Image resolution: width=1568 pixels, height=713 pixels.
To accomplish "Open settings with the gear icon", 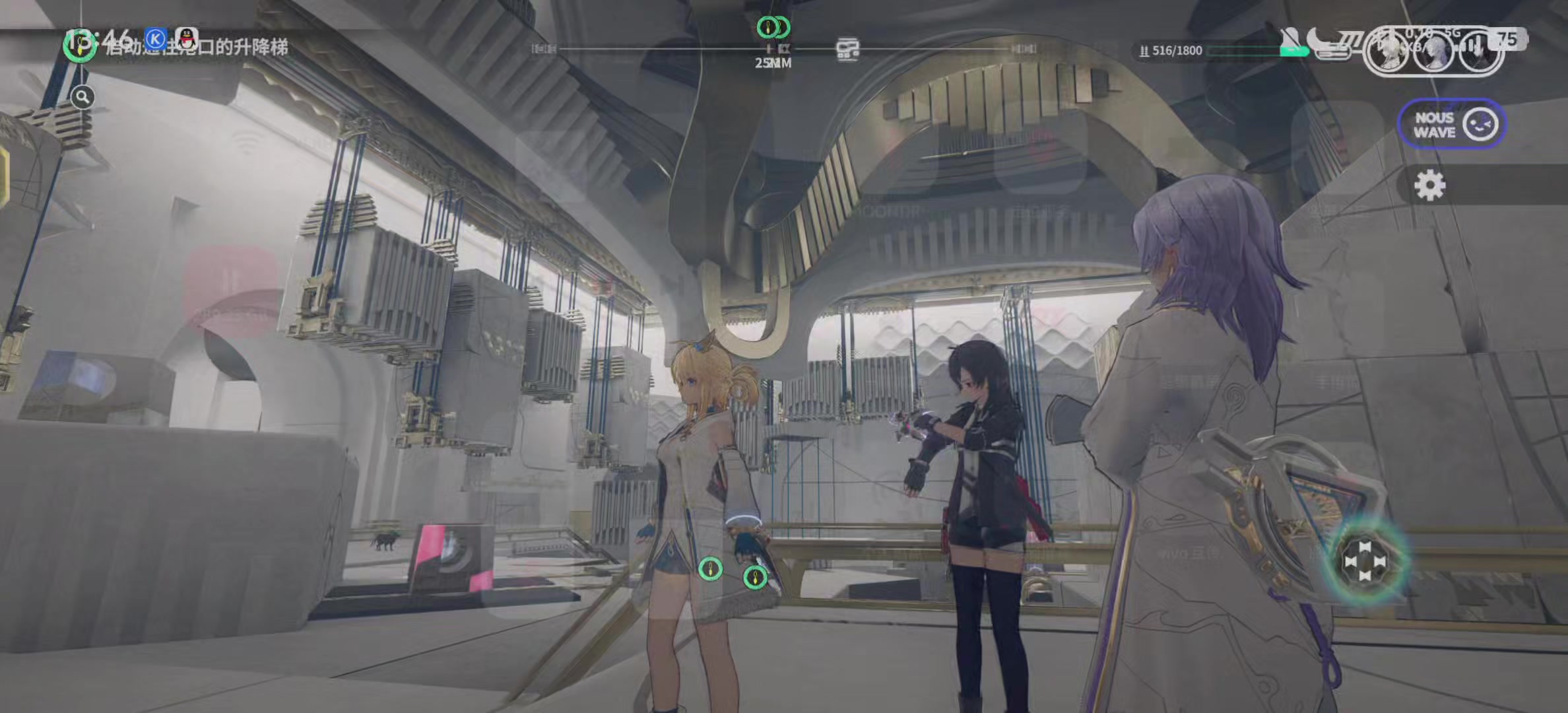I will pyautogui.click(x=1429, y=186).
